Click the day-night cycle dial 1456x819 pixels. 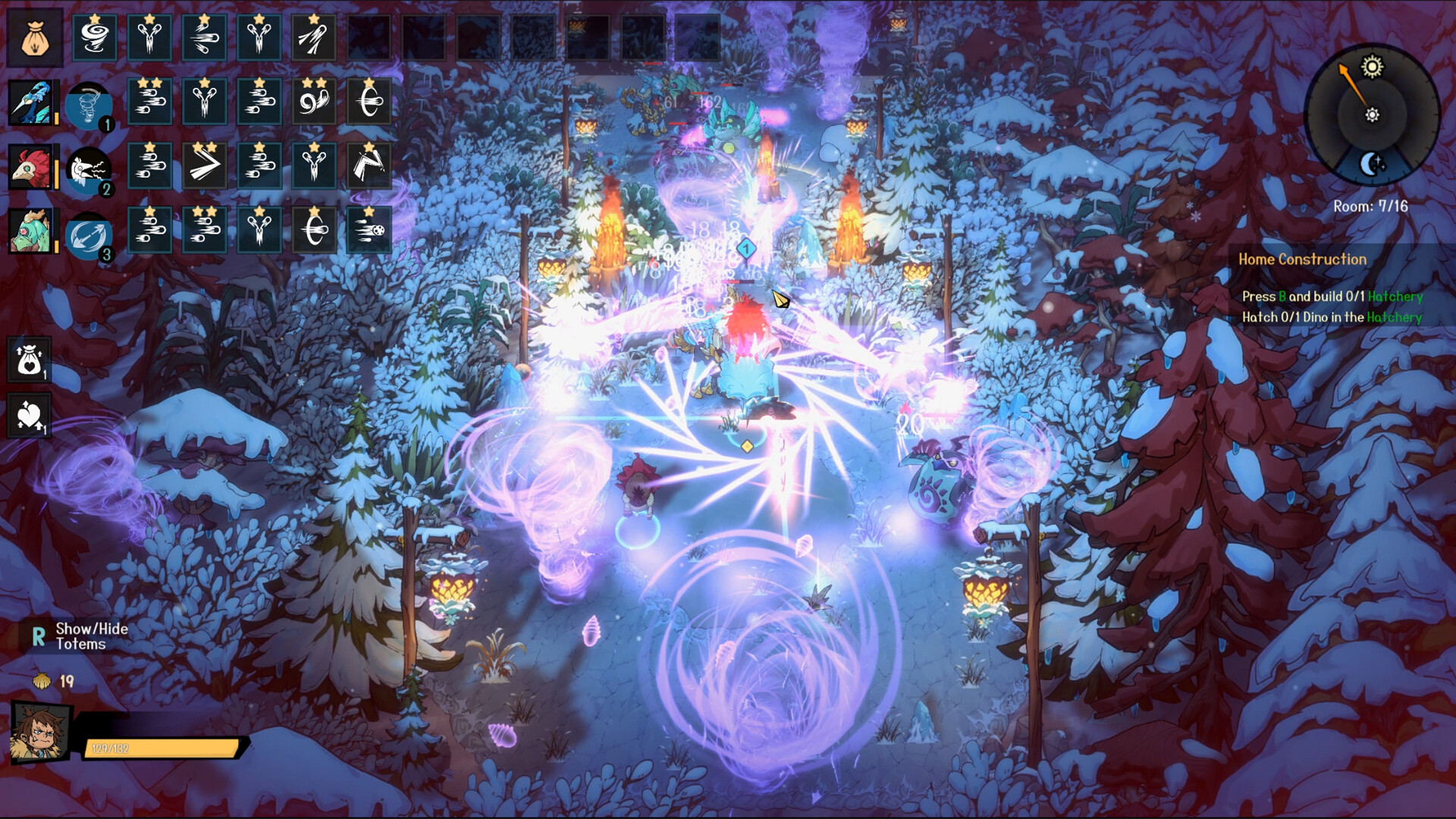(x=1371, y=115)
